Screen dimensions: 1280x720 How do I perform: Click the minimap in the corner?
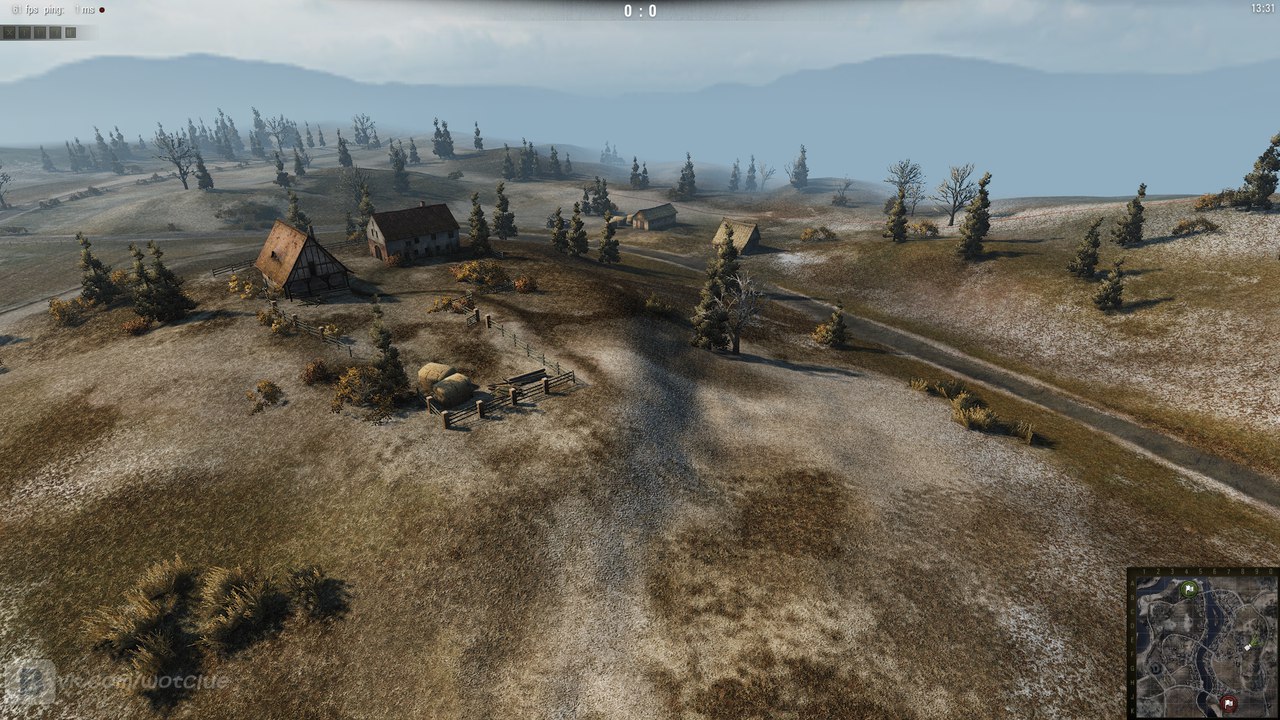pyautogui.click(x=1203, y=643)
